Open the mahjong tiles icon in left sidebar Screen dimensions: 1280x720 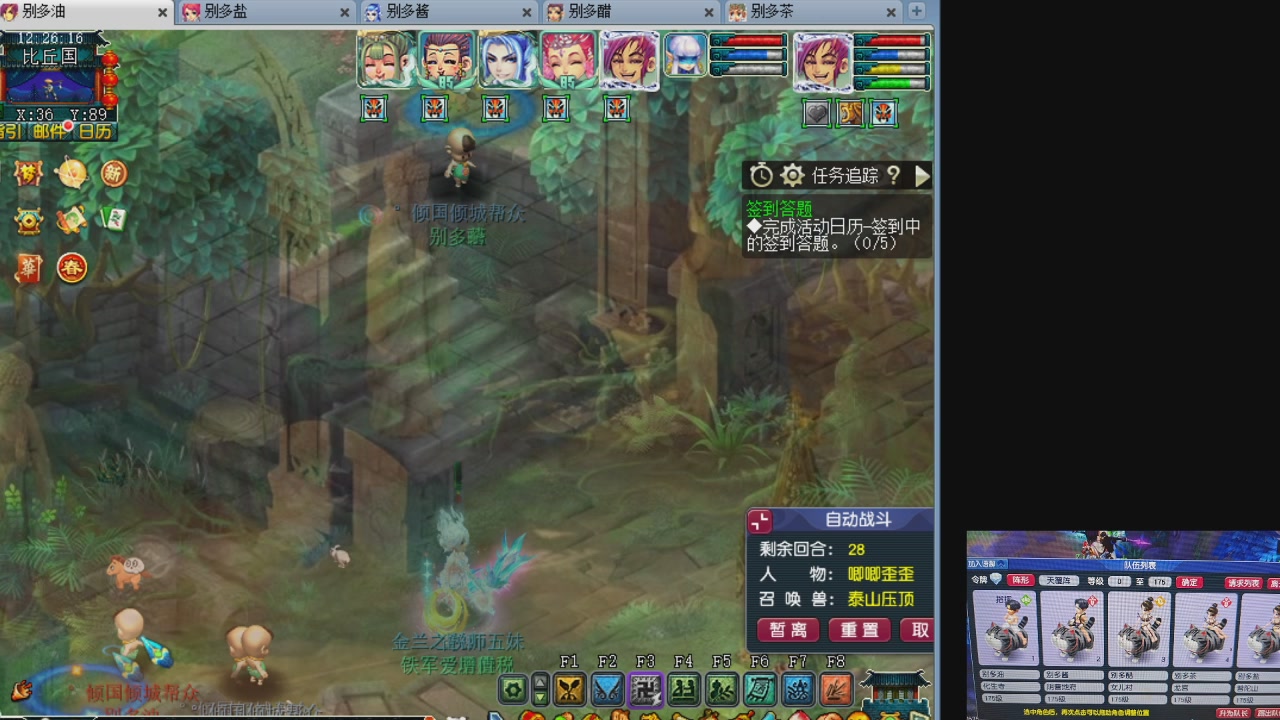click(115, 219)
